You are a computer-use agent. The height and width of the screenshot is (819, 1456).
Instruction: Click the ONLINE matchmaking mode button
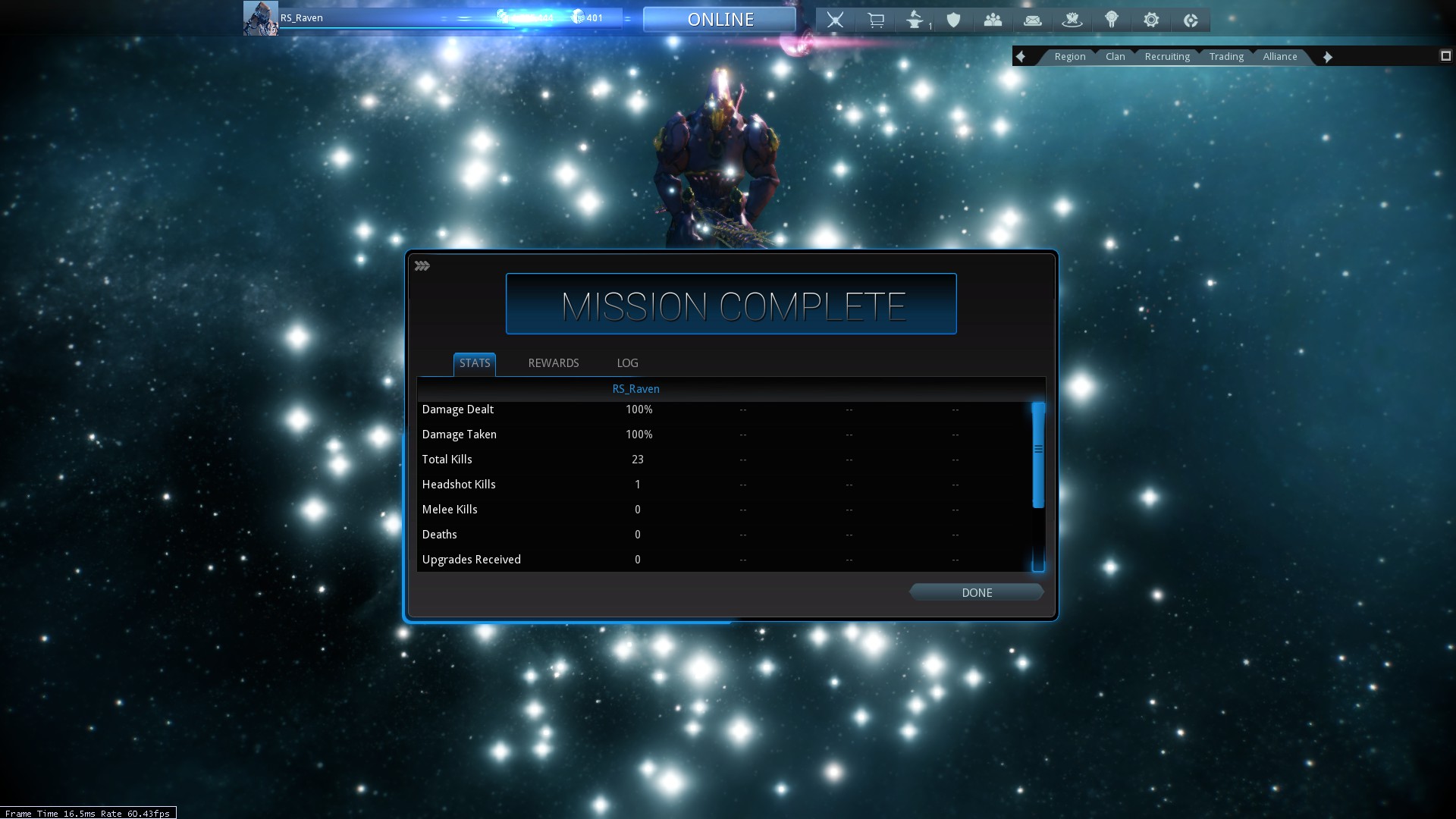point(720,20)
